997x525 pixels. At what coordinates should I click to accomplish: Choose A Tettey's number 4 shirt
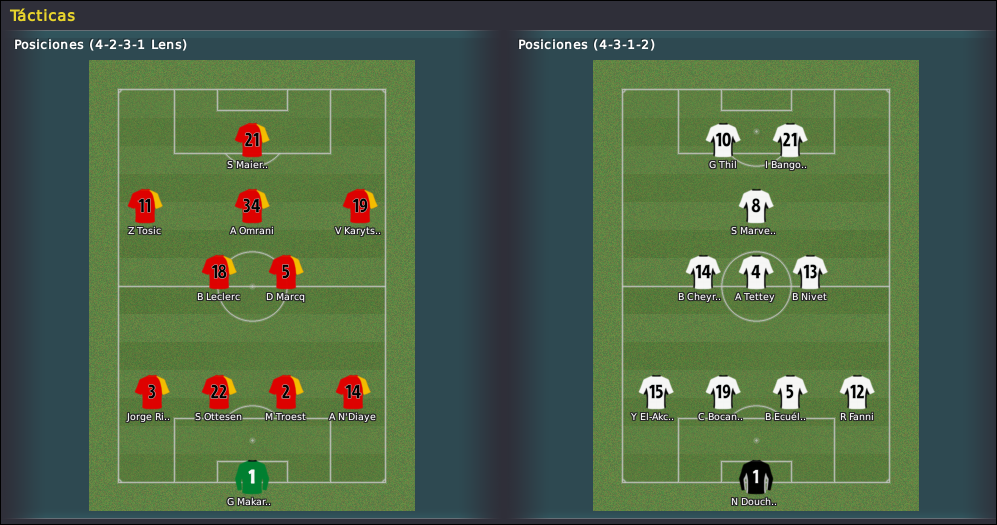point(756,272)
